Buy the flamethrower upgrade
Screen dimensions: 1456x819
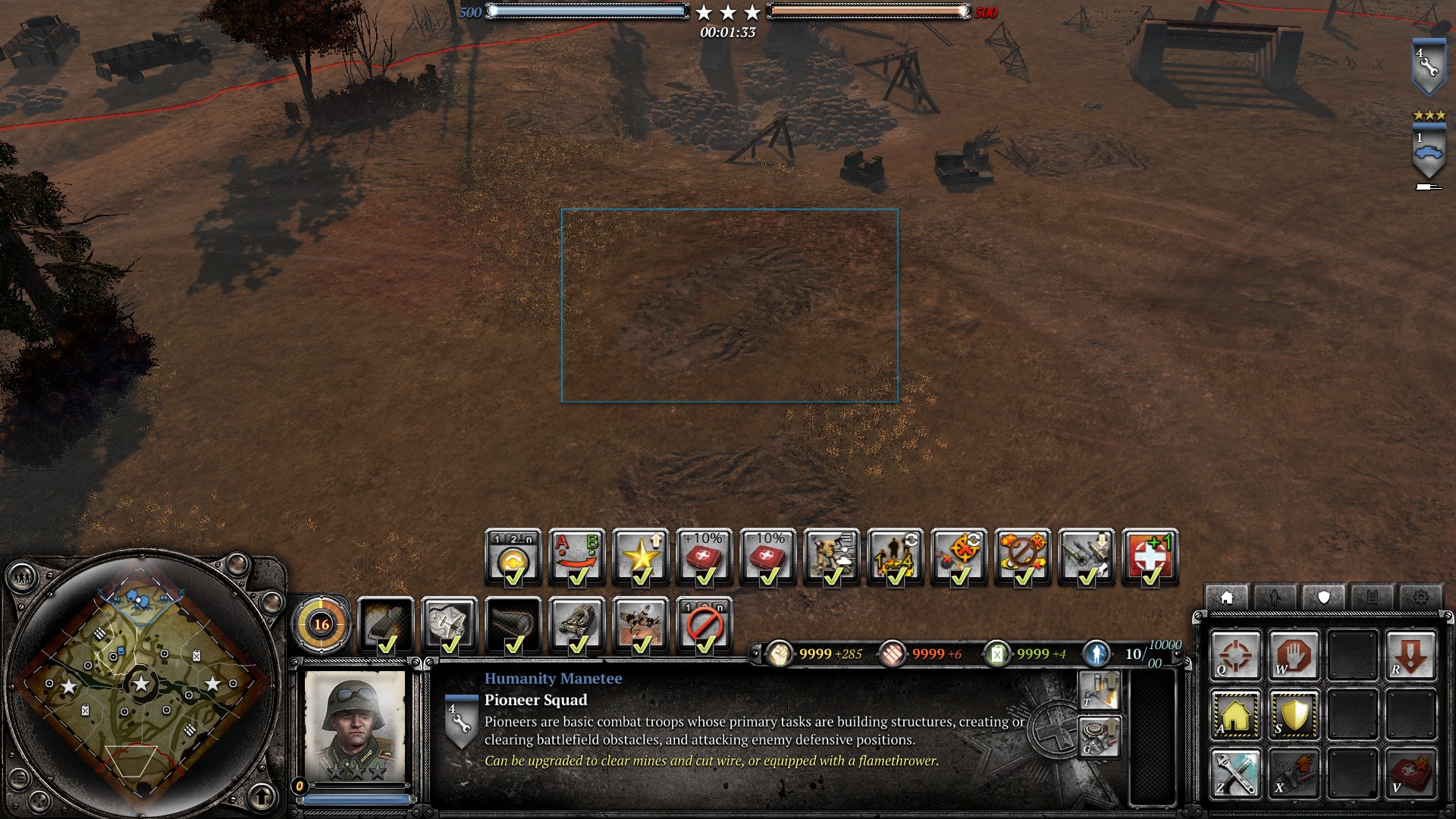(x=1099, y=691)
